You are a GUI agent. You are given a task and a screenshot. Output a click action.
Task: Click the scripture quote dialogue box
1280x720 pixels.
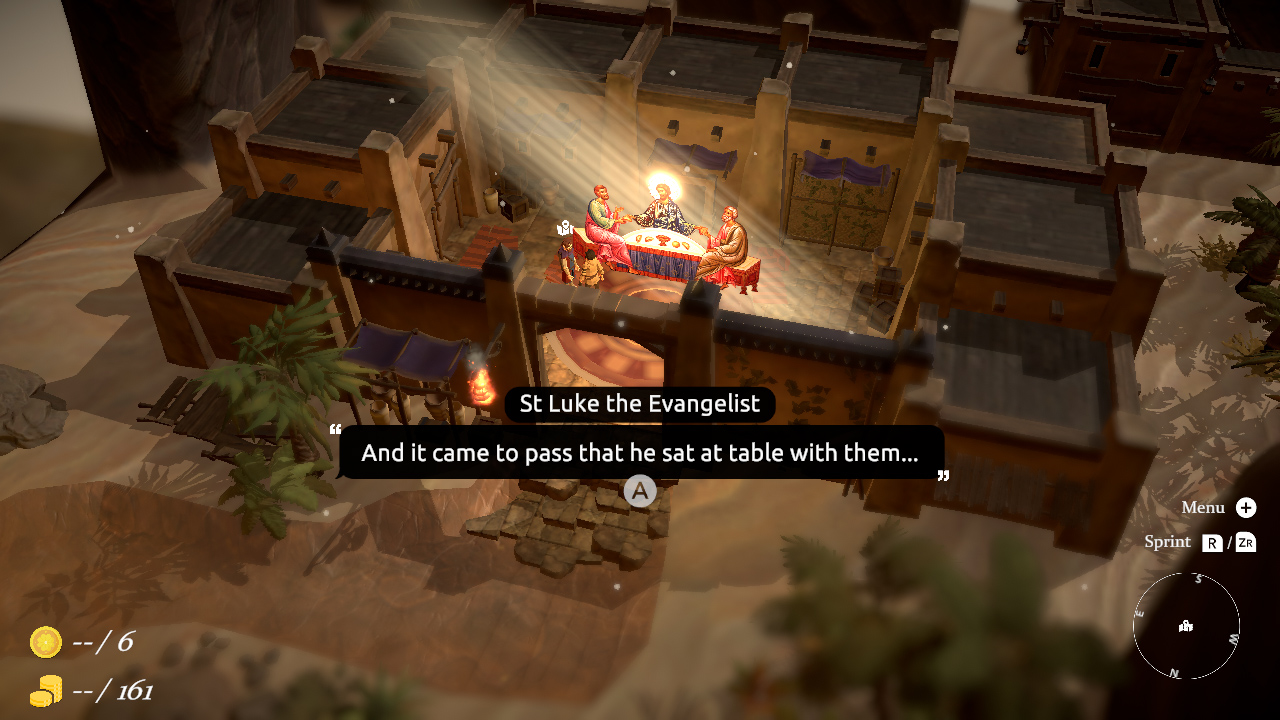pos(640,452)
